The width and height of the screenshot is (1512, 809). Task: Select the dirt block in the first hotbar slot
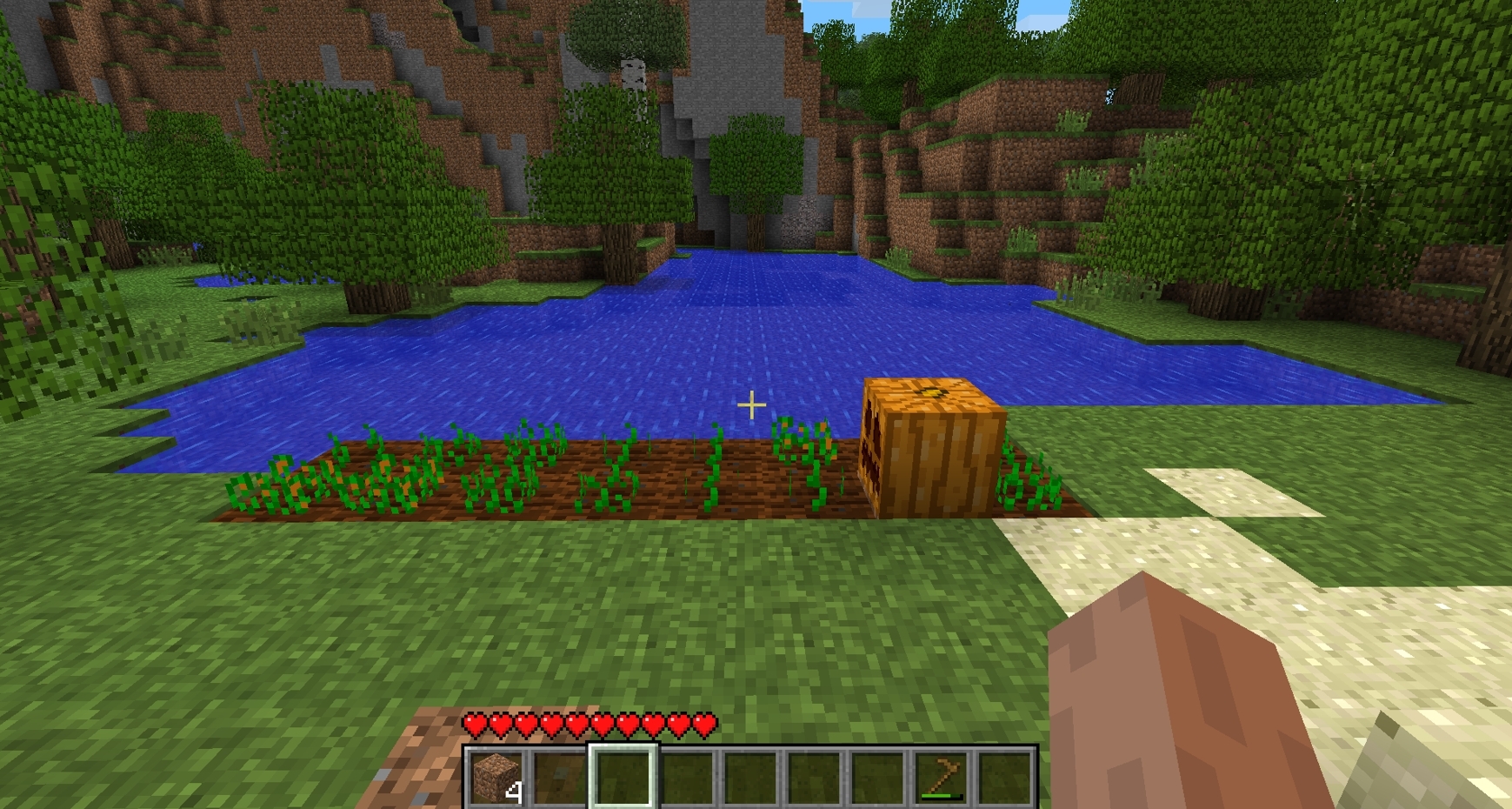click(496, 774)
